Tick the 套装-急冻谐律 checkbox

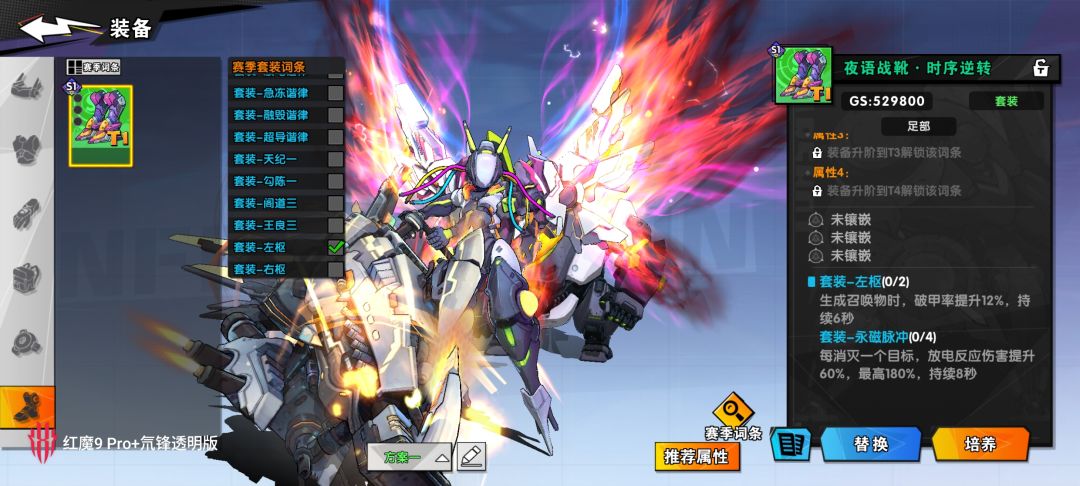[x=335, y=93]
